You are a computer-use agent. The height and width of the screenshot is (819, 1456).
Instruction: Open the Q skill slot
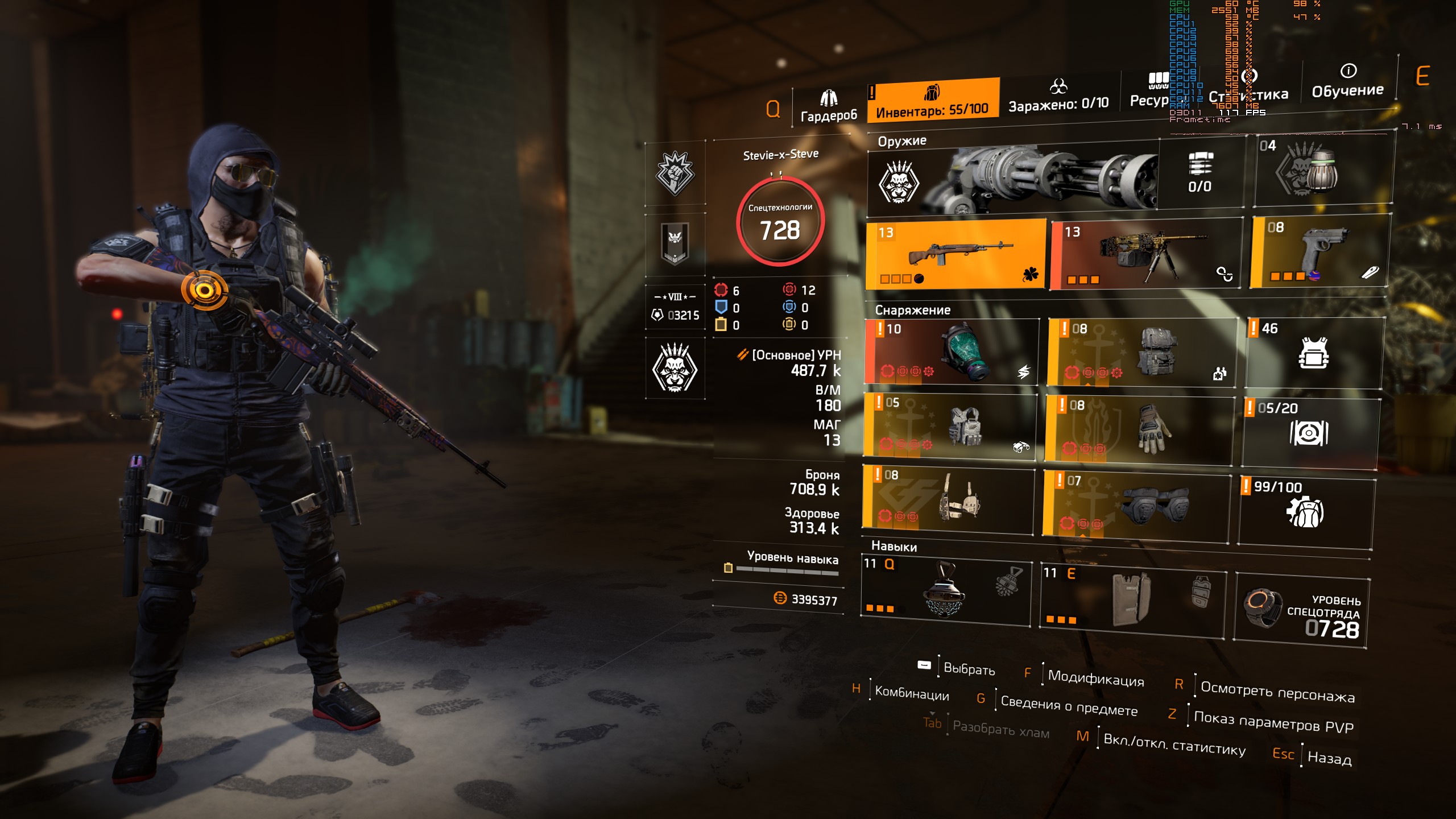point(945,591)
